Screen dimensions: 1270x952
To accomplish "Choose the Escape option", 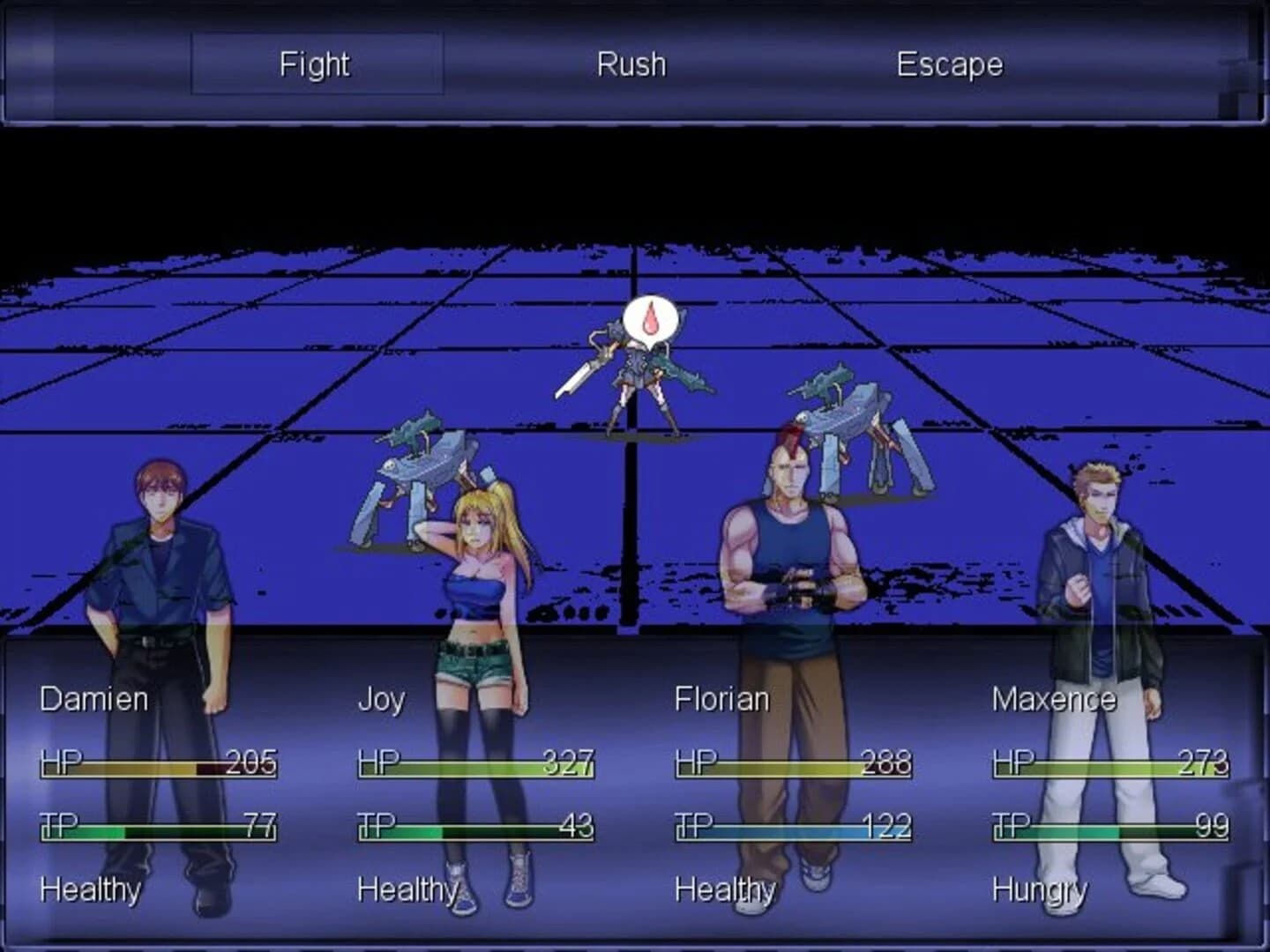I will (949, 63).
